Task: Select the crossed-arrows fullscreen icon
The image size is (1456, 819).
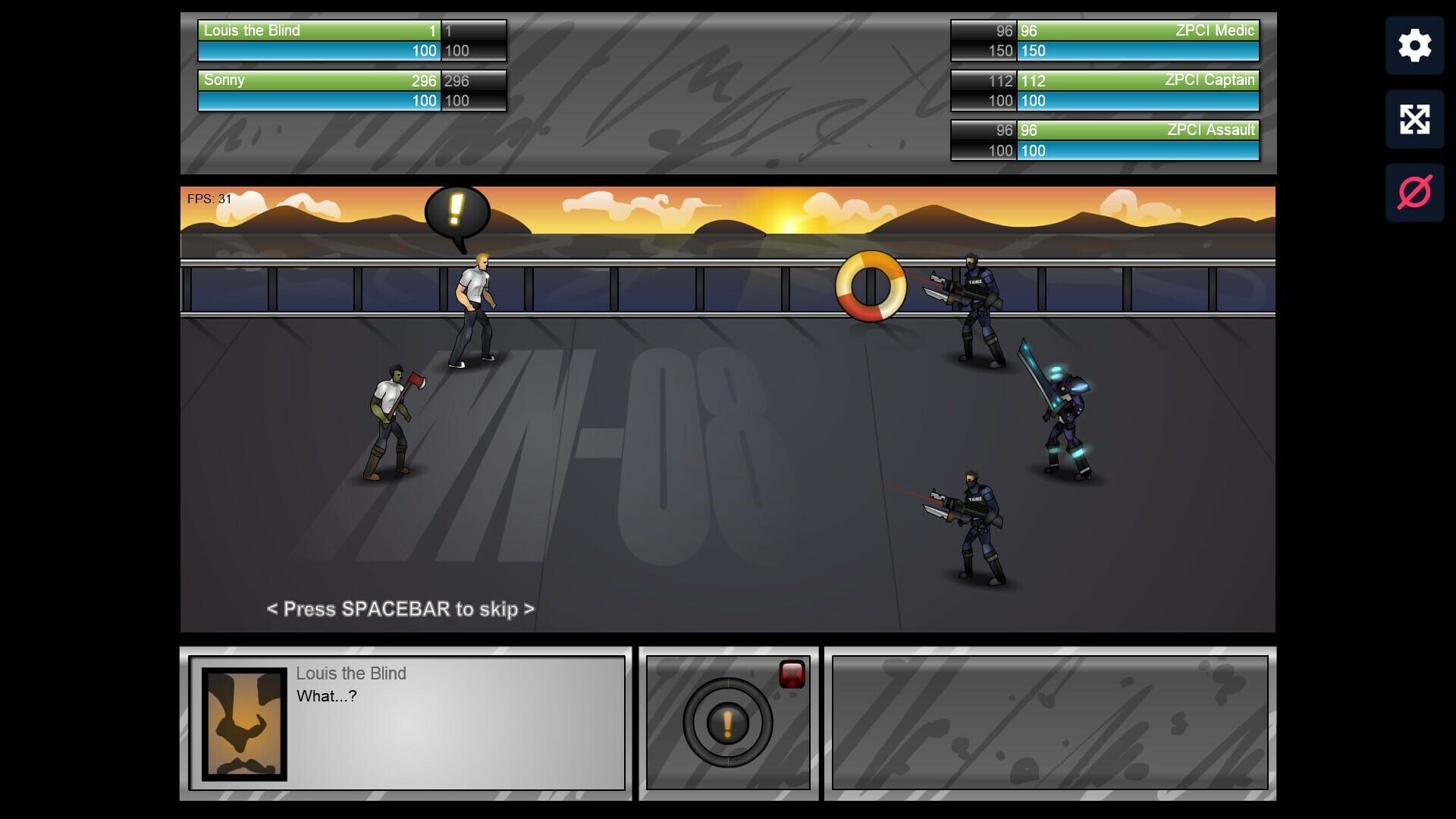Action: (1414, 119)
